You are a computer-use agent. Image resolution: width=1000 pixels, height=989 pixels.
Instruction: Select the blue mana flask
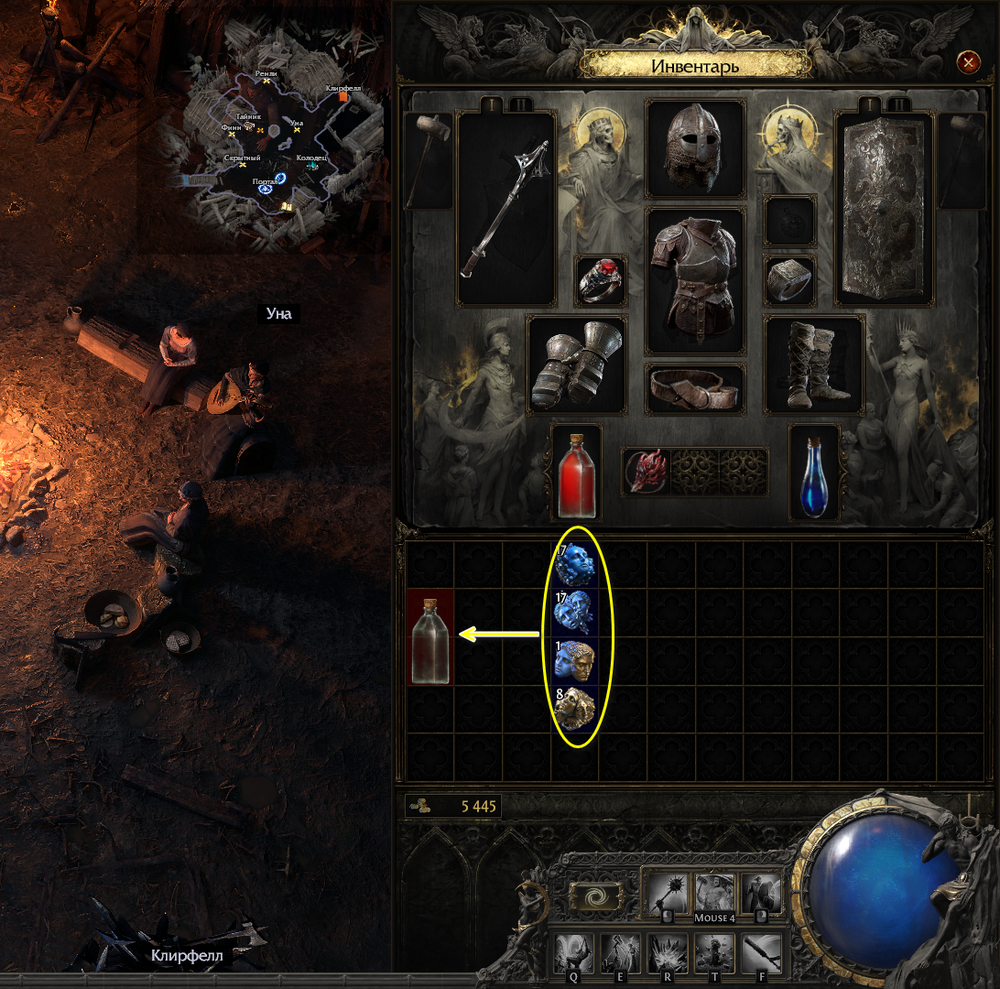tap(814, 472)
